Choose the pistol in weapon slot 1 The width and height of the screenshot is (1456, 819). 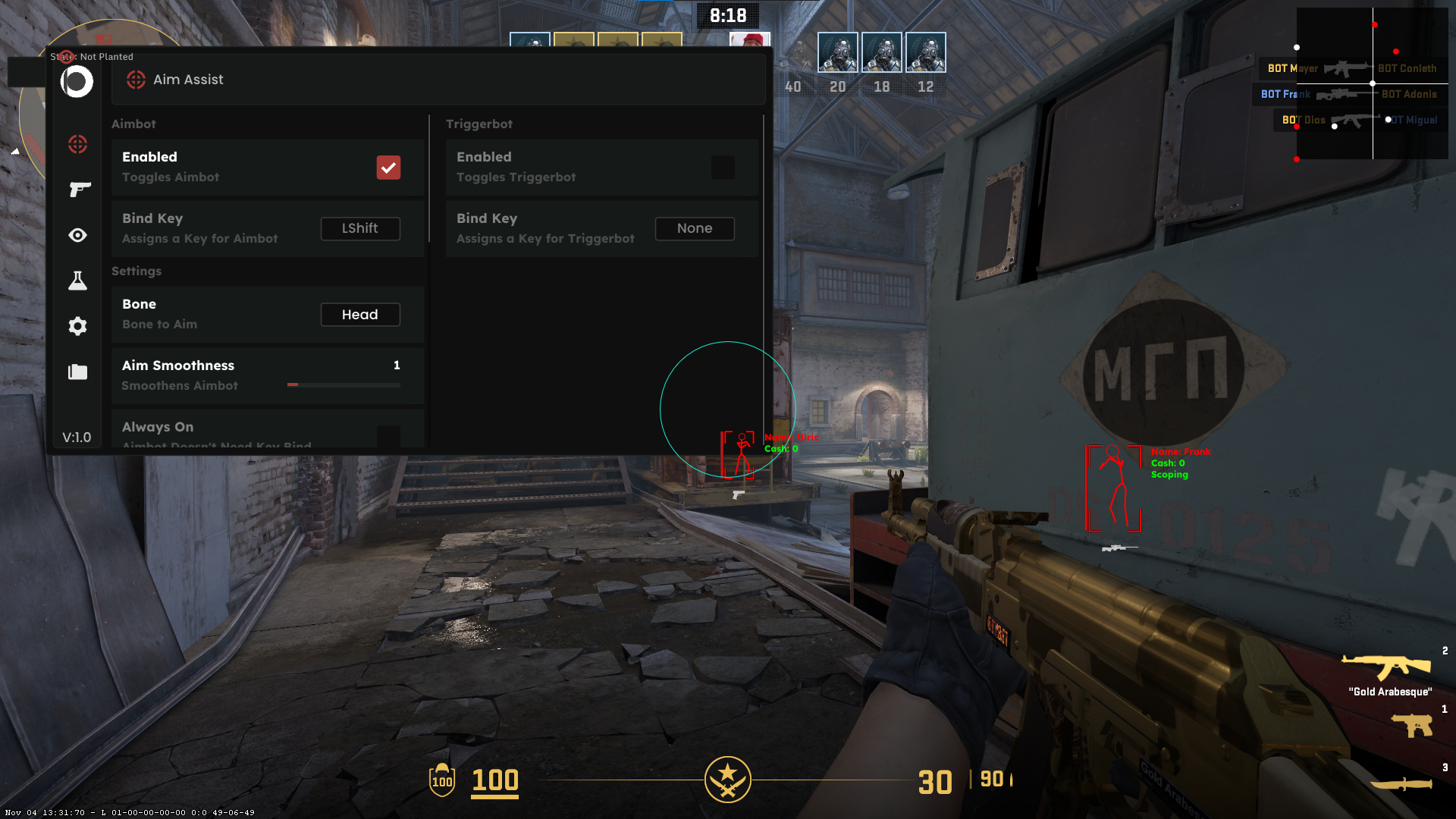click(1412, 725)
